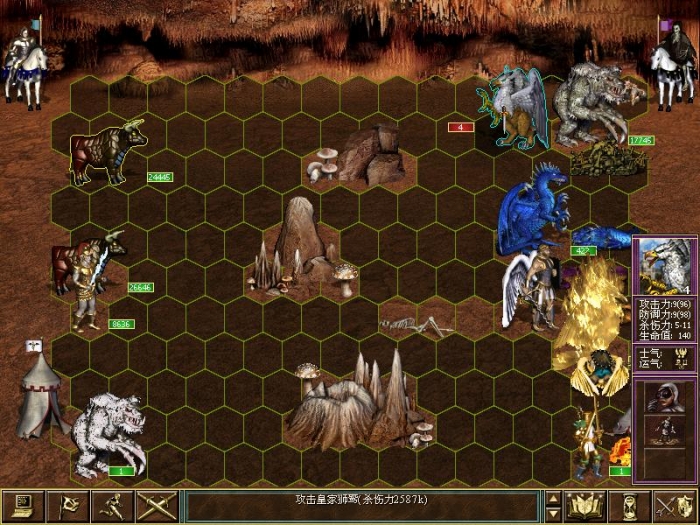This screenshot has width=700, height=525.
Task: Choose the hourglass wait button
Action: click(632, 505)
